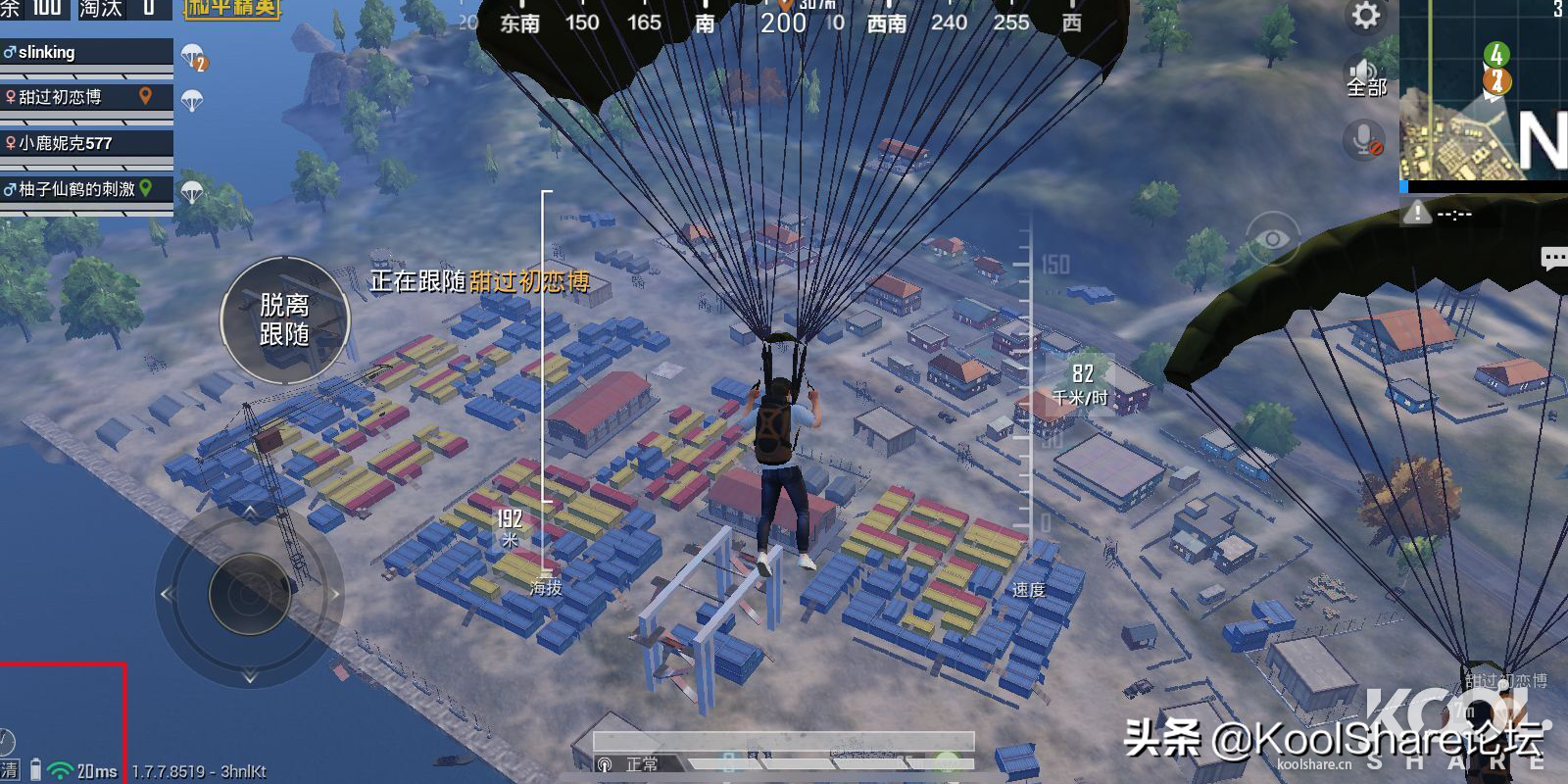Activate the eye free-look button
Screen dimensions: 1568x784
[x=1272, y=238]
